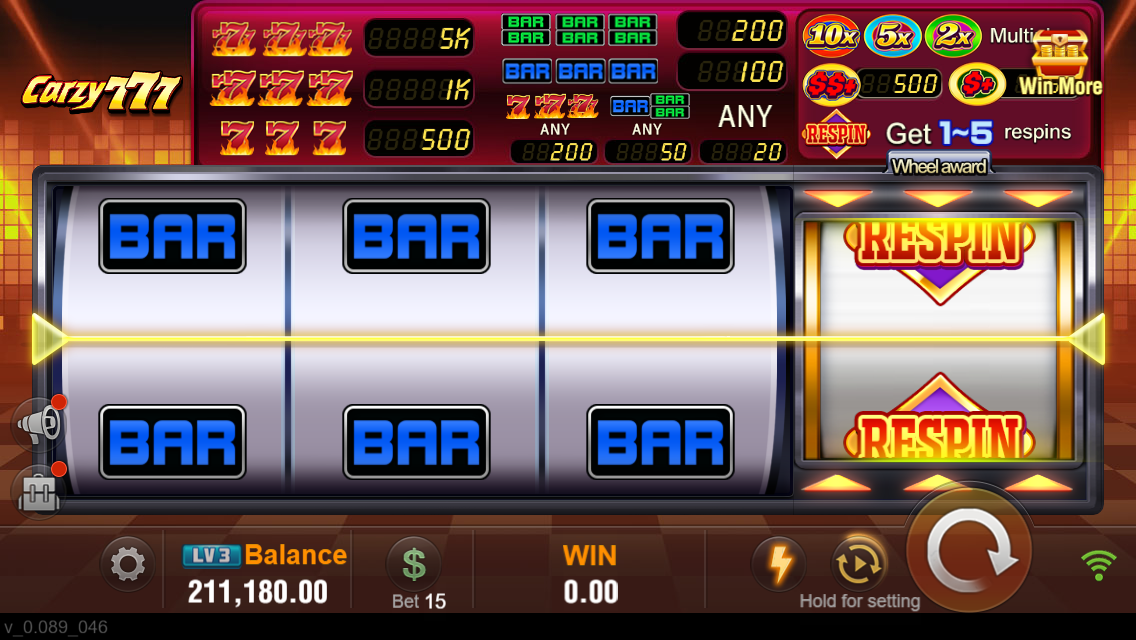Tap the auto-spin Hold for setting button
The image size is (1136, 640).
(859, 565)
